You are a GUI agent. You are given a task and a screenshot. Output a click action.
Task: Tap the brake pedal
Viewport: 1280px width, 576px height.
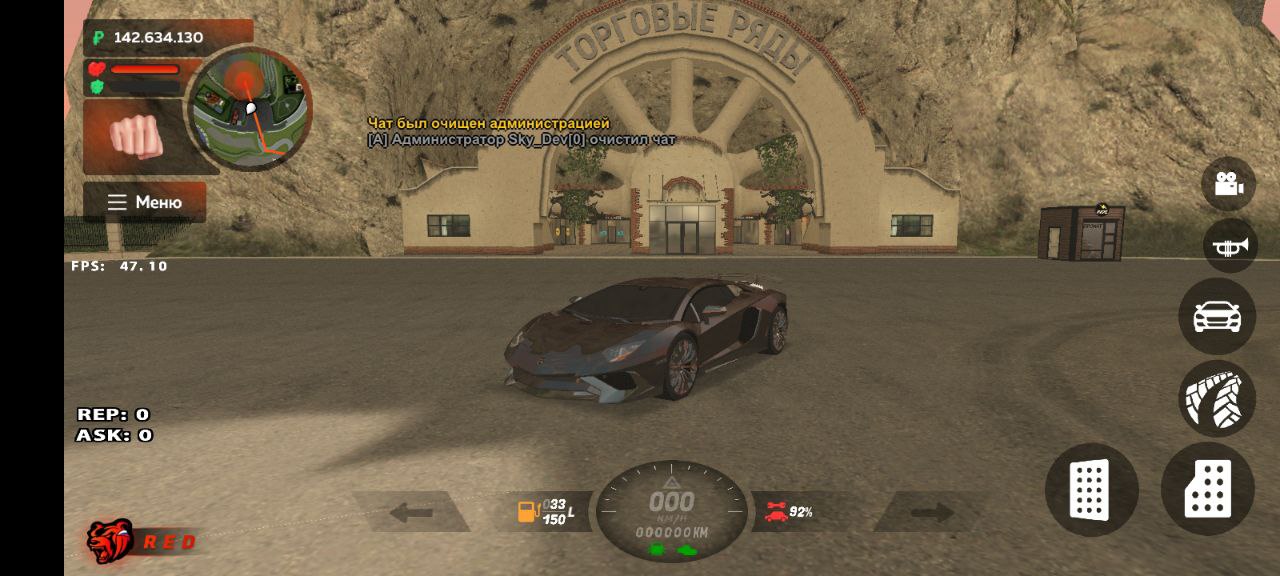pos(1091,490)
